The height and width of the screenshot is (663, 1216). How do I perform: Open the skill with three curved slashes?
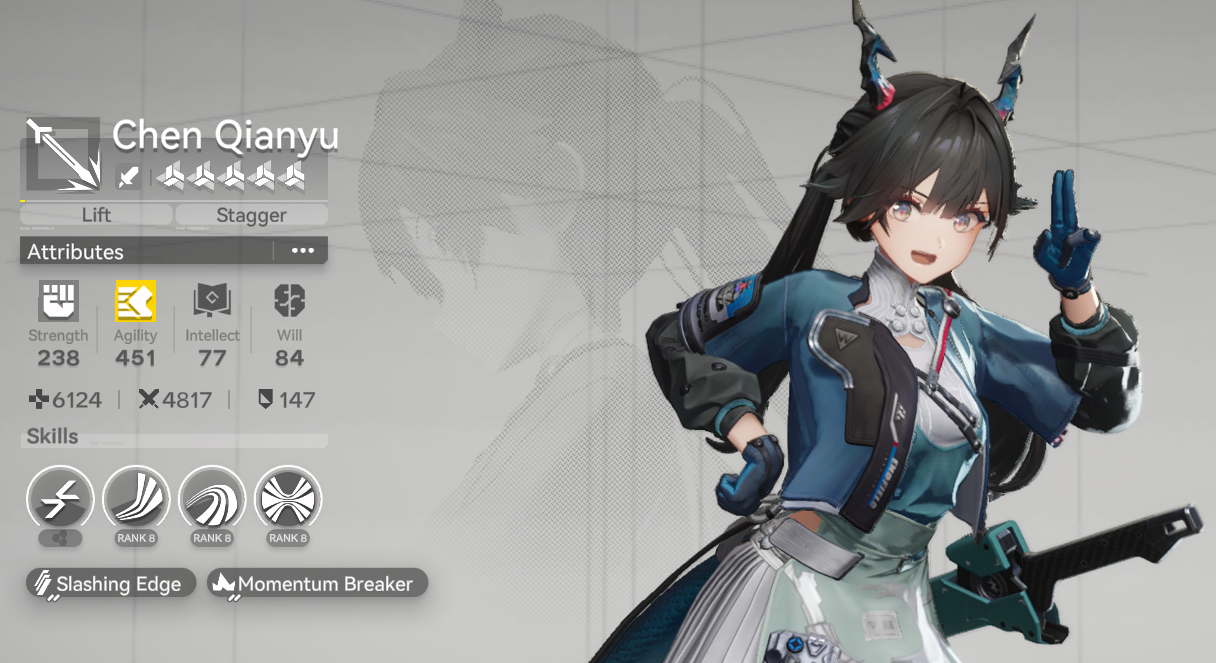pos(136,499)
